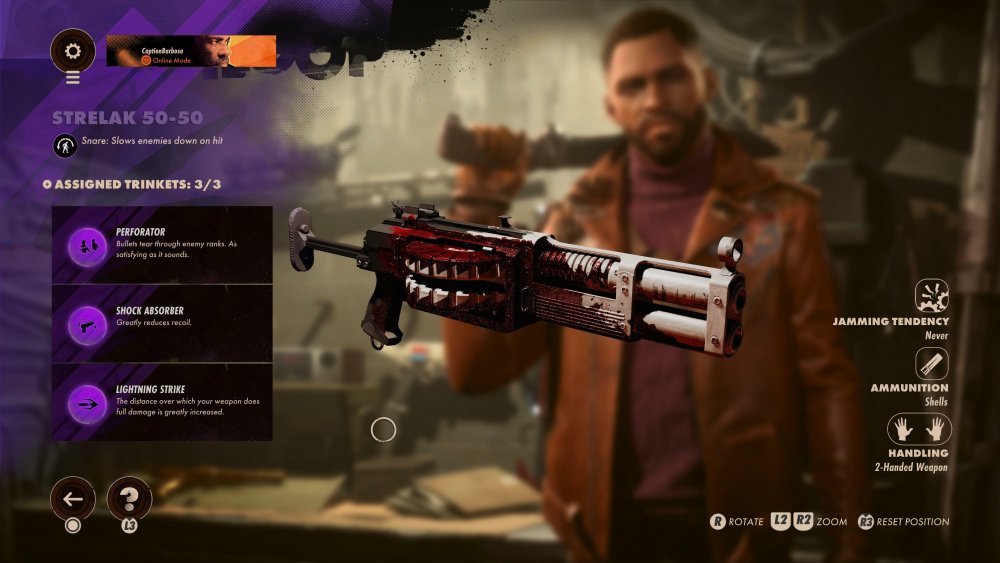Go back with the arrow button
Image resolution: width=1000 pixels, height=563 pixels.
point(73,497)
